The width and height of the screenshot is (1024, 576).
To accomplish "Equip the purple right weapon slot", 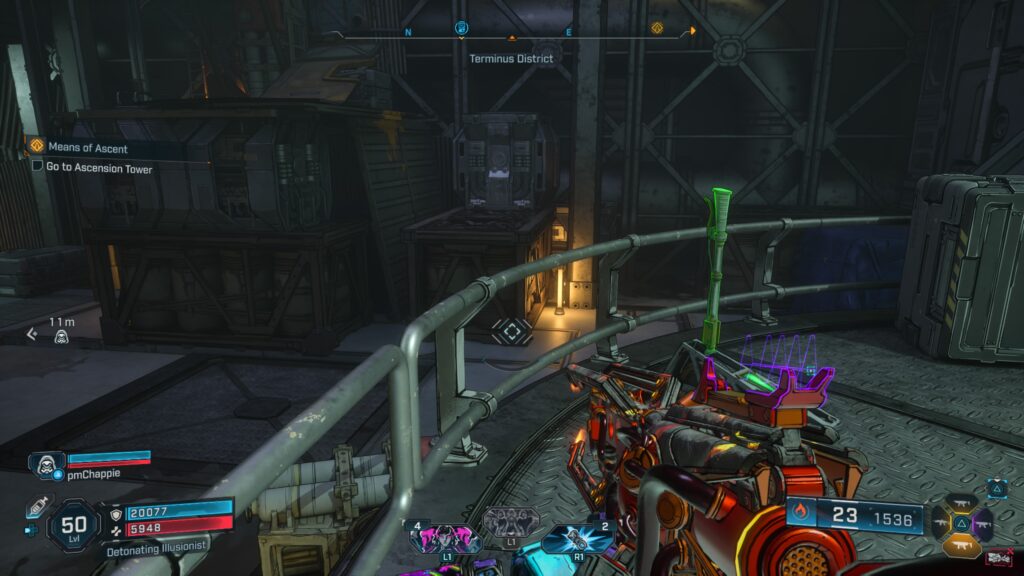I will [x=983, y=523].
